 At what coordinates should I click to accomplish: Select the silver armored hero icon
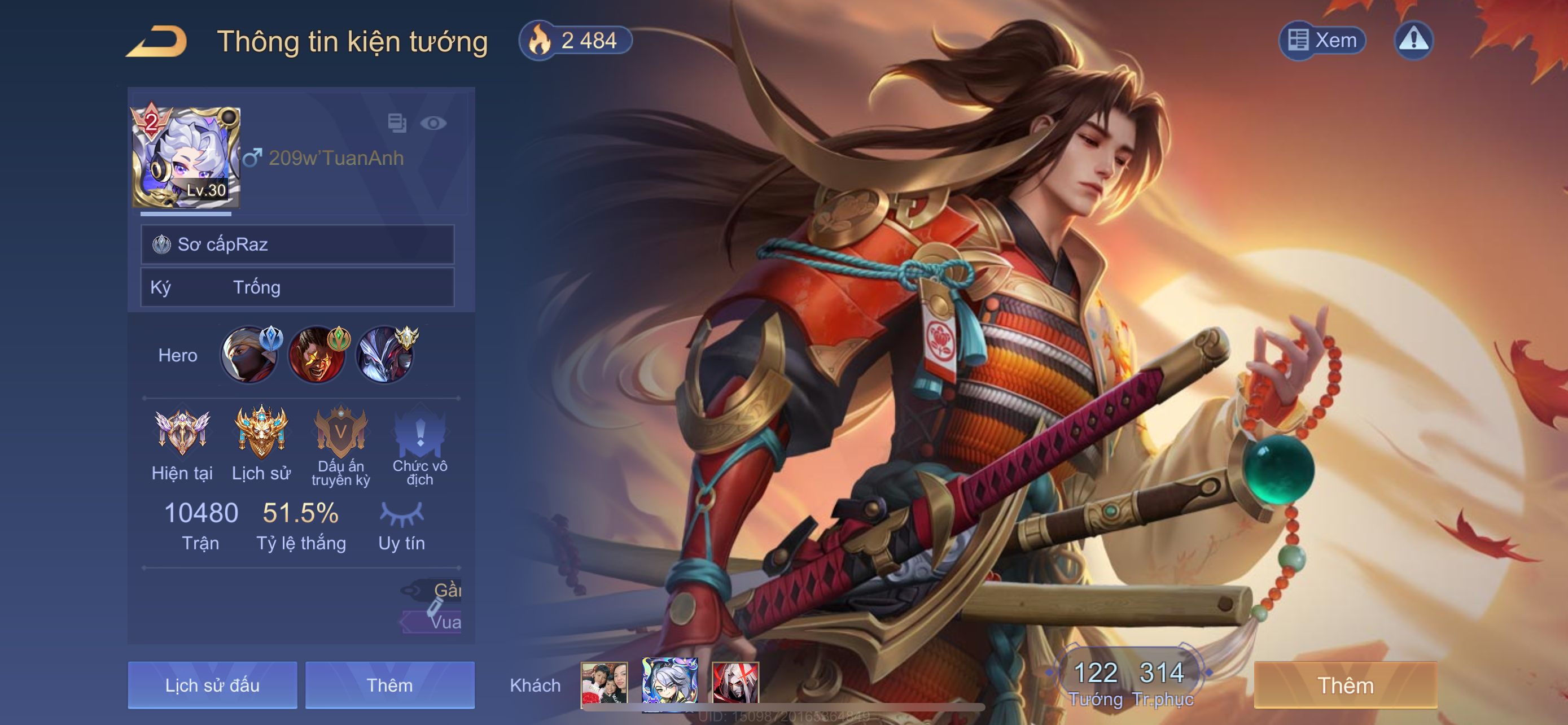click(x=385, y=356)
